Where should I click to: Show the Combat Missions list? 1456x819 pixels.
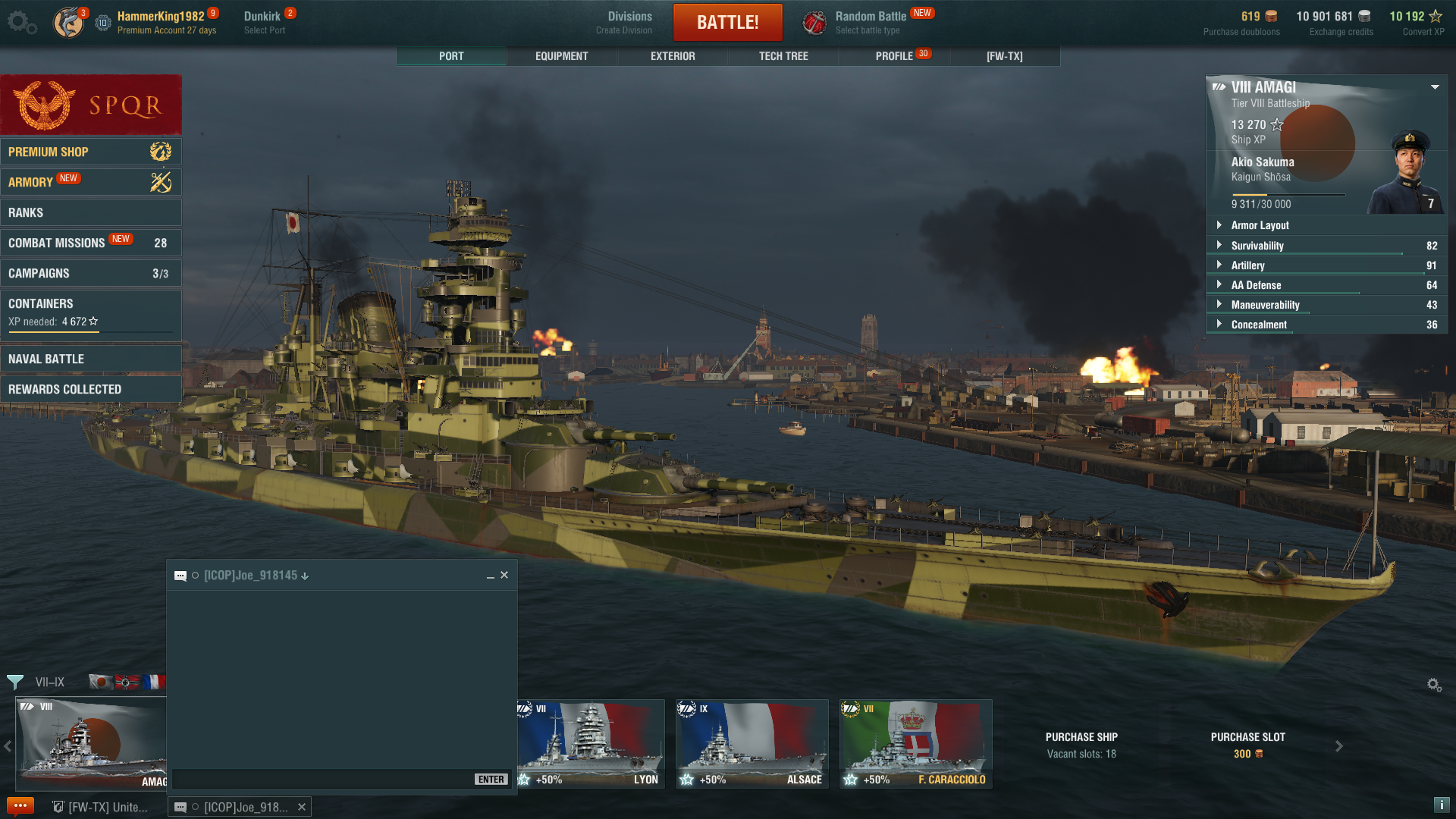[x=90, y=243]
